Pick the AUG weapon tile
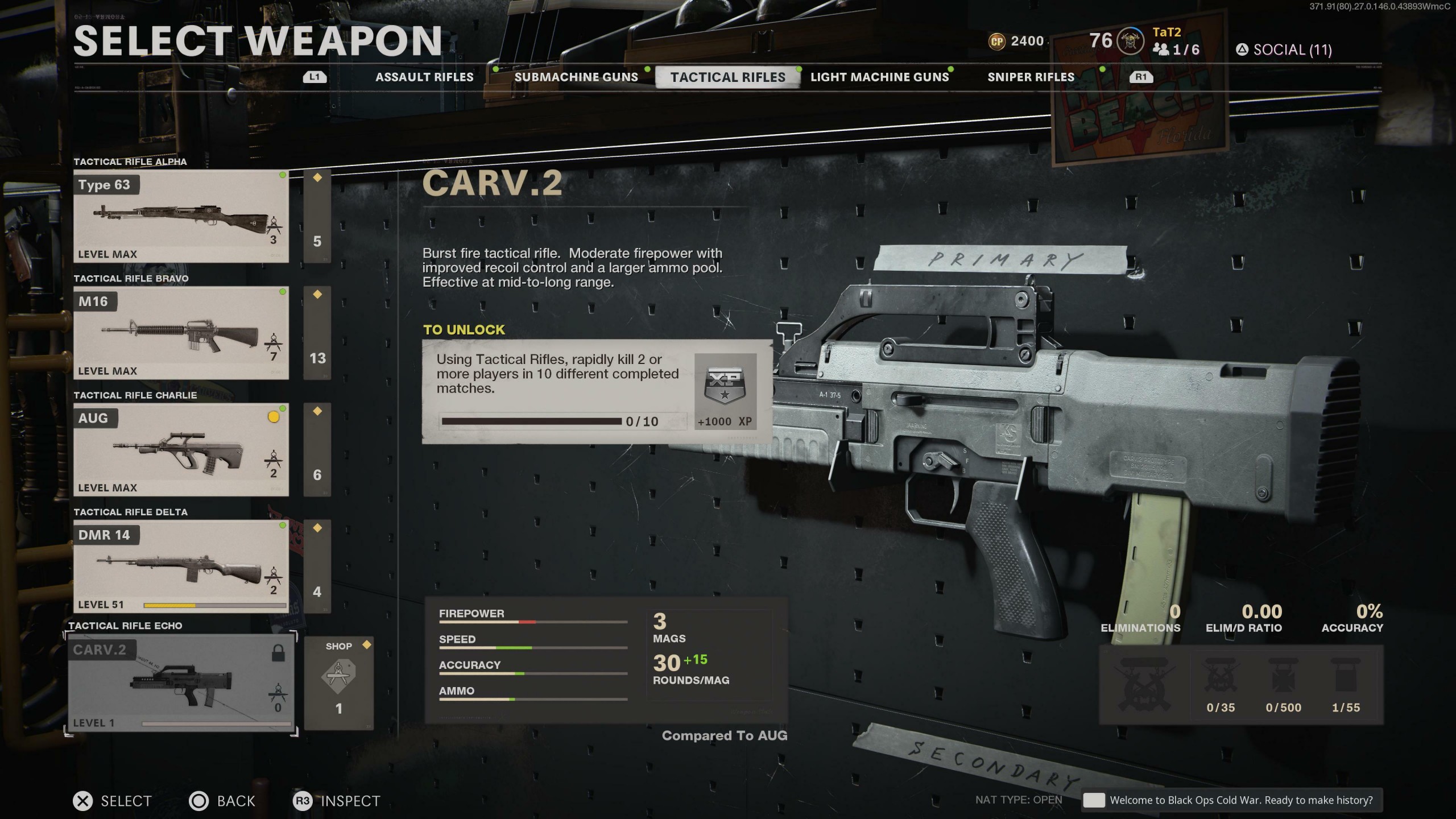 tap(181, 450)
